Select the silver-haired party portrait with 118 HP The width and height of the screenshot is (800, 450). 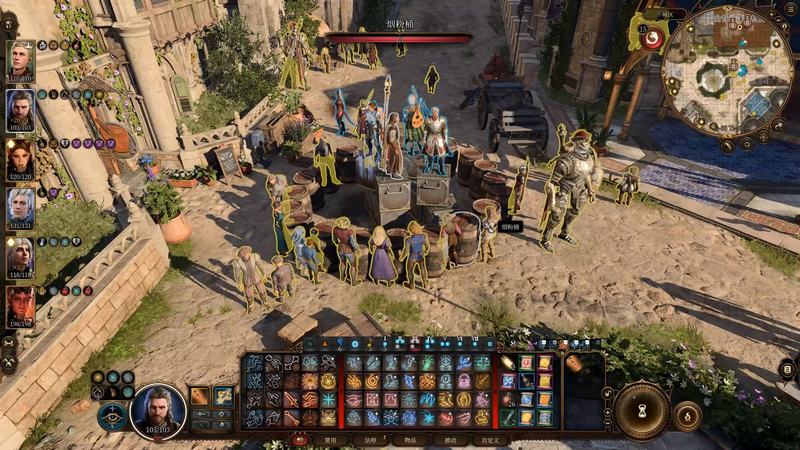[x=20, y=257]
